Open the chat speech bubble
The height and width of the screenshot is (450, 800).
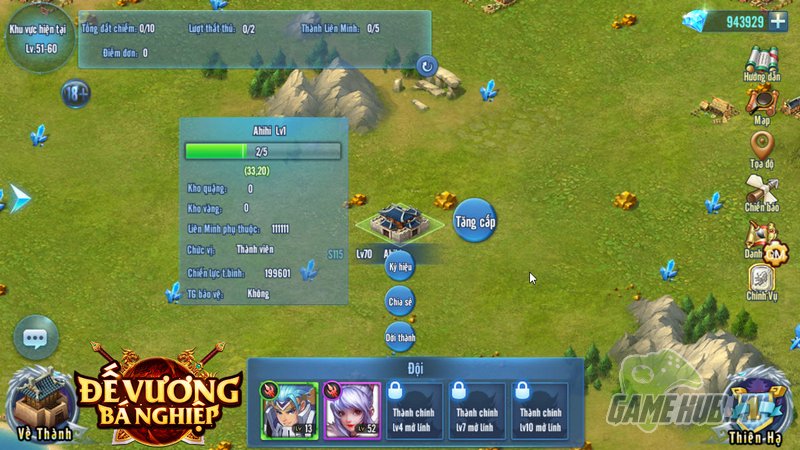point(35,338)
